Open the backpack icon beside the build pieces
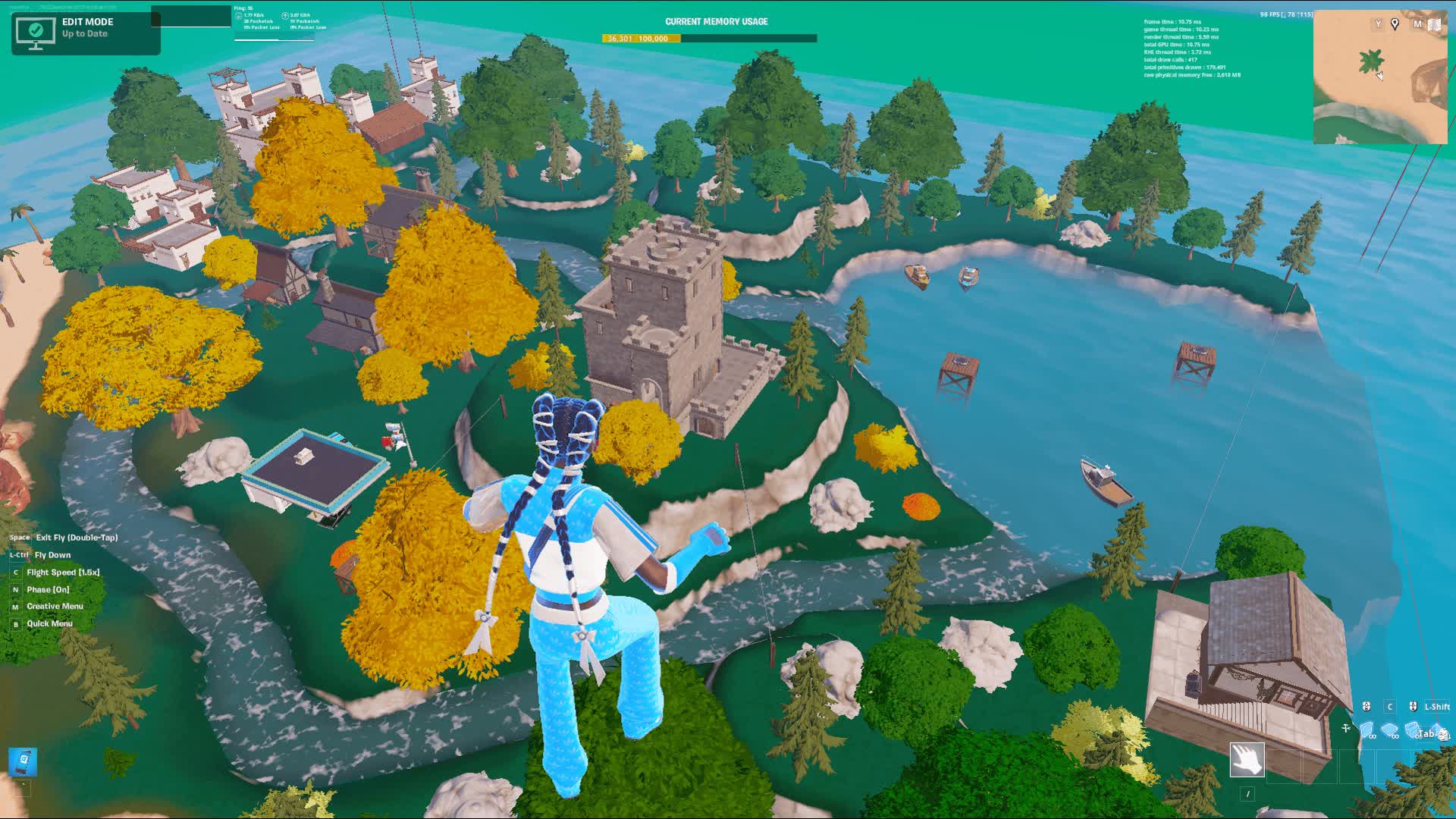Screen dimensions: 1456x819 (1443, 732)
